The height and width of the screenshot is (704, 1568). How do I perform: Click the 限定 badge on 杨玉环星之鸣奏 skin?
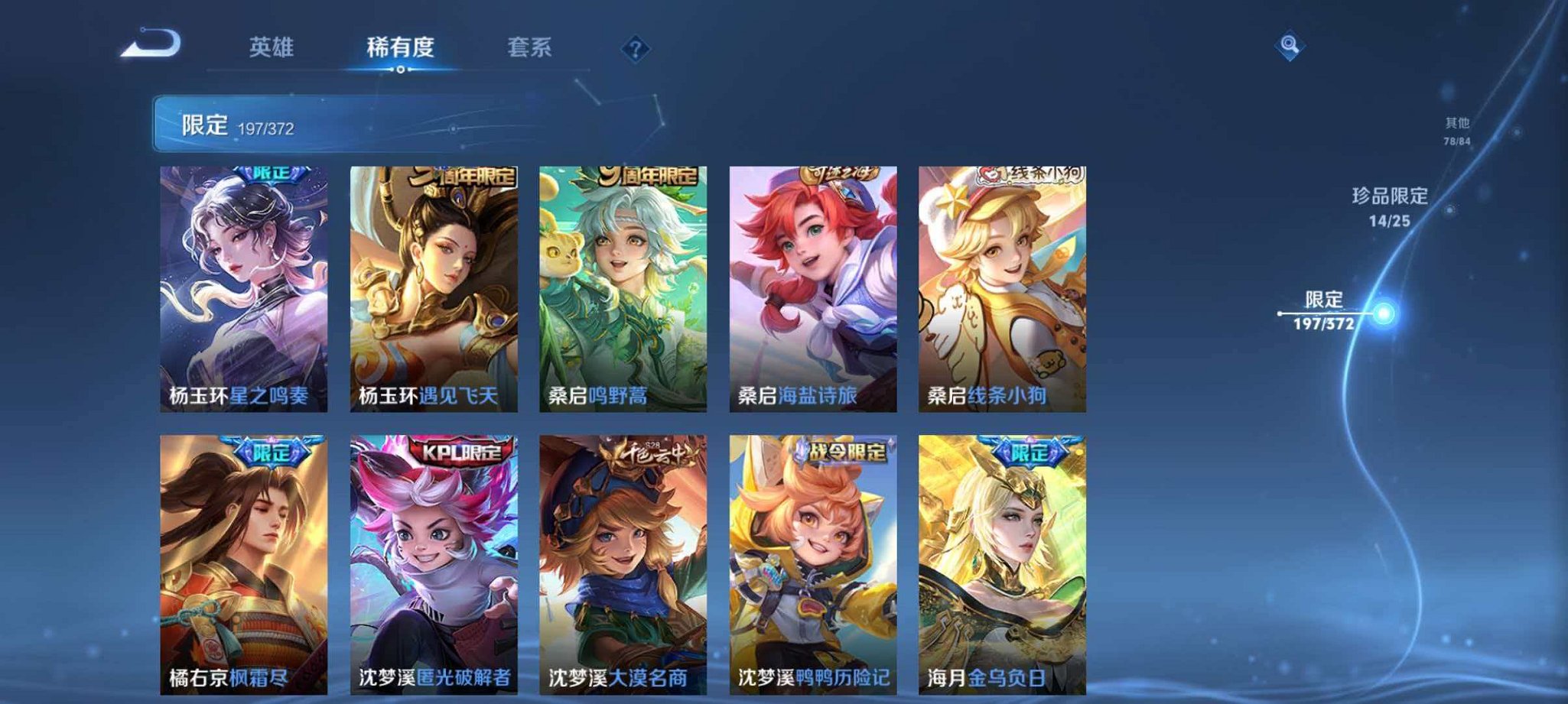(x=272, y=176)
